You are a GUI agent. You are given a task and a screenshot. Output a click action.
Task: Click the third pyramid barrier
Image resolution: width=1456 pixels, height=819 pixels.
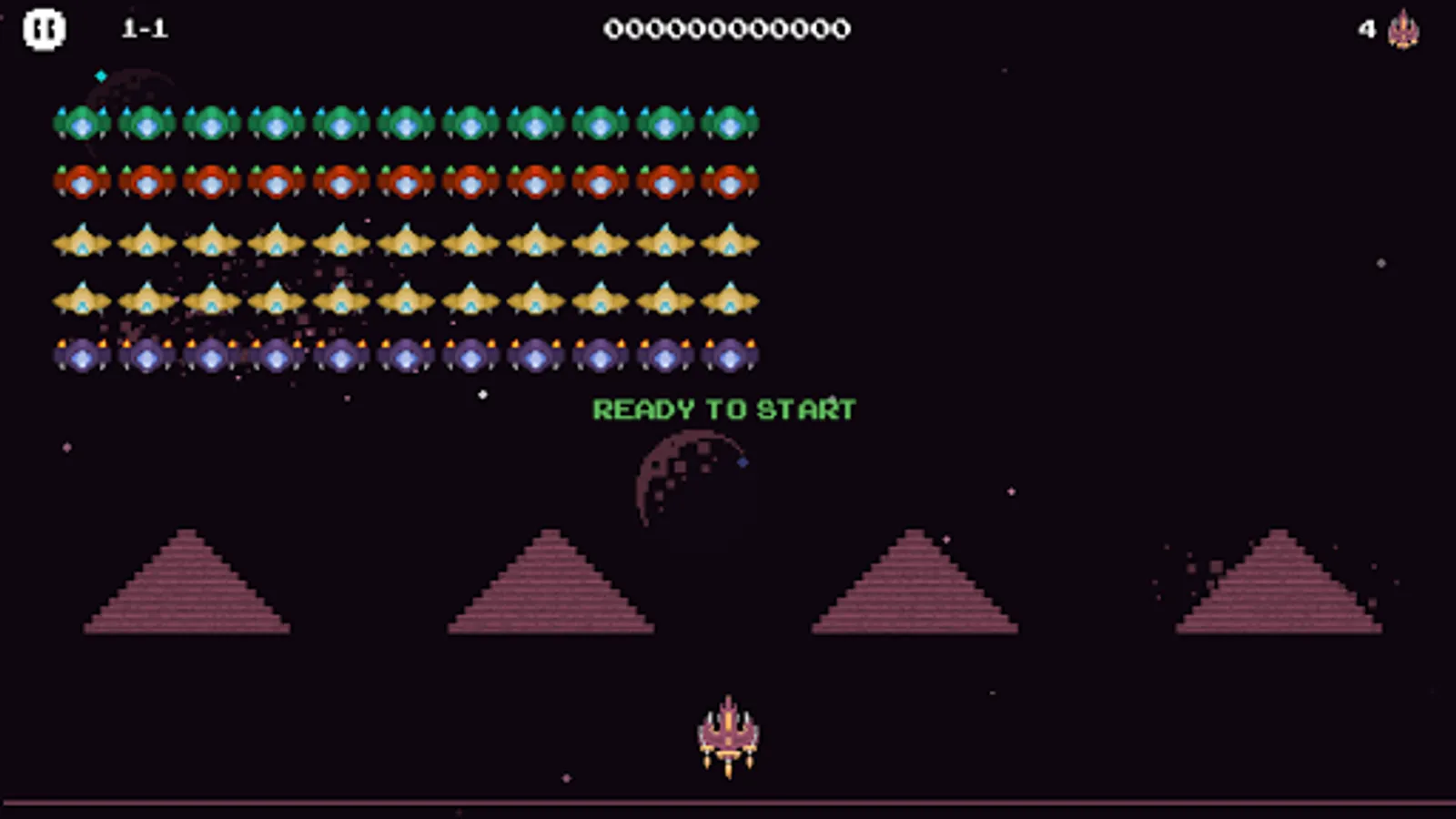(x=915, y=591)
